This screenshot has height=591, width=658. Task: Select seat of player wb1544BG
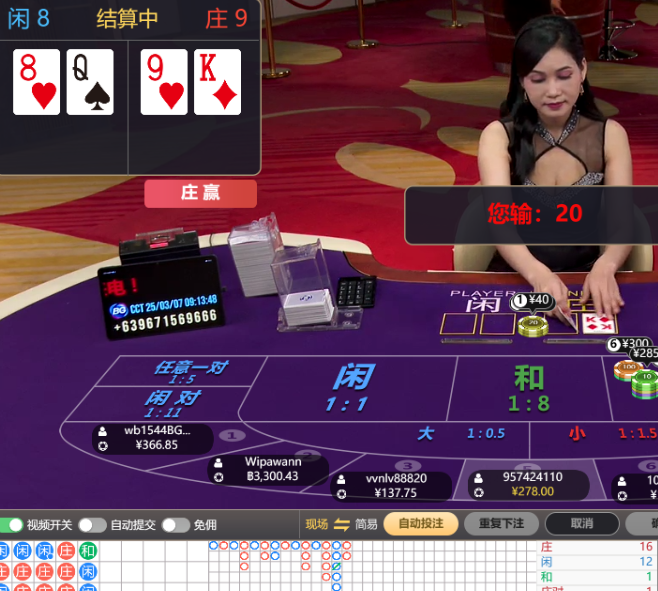pos(153,438)
